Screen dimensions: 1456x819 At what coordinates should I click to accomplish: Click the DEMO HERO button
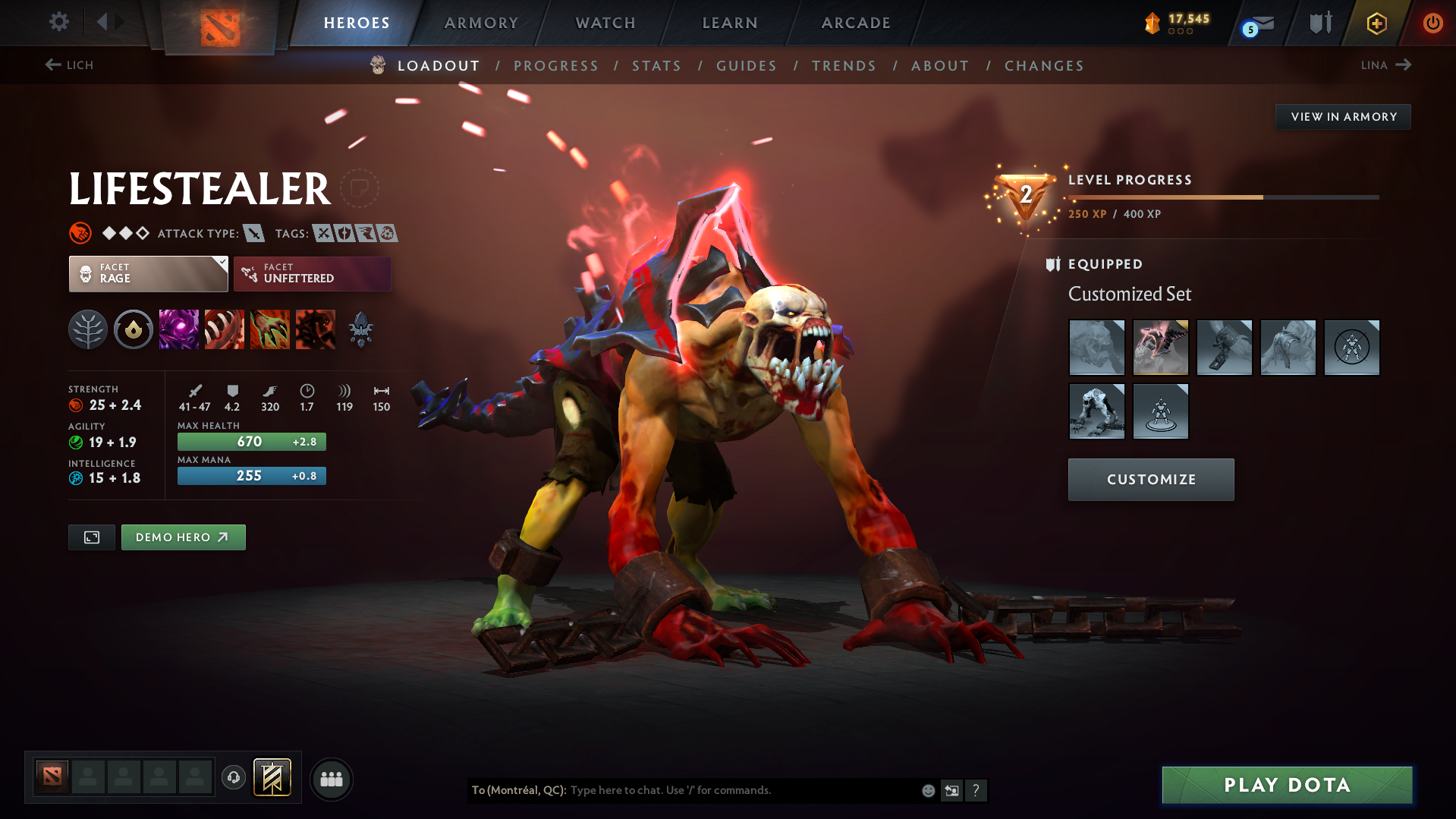tap(183, 537)
